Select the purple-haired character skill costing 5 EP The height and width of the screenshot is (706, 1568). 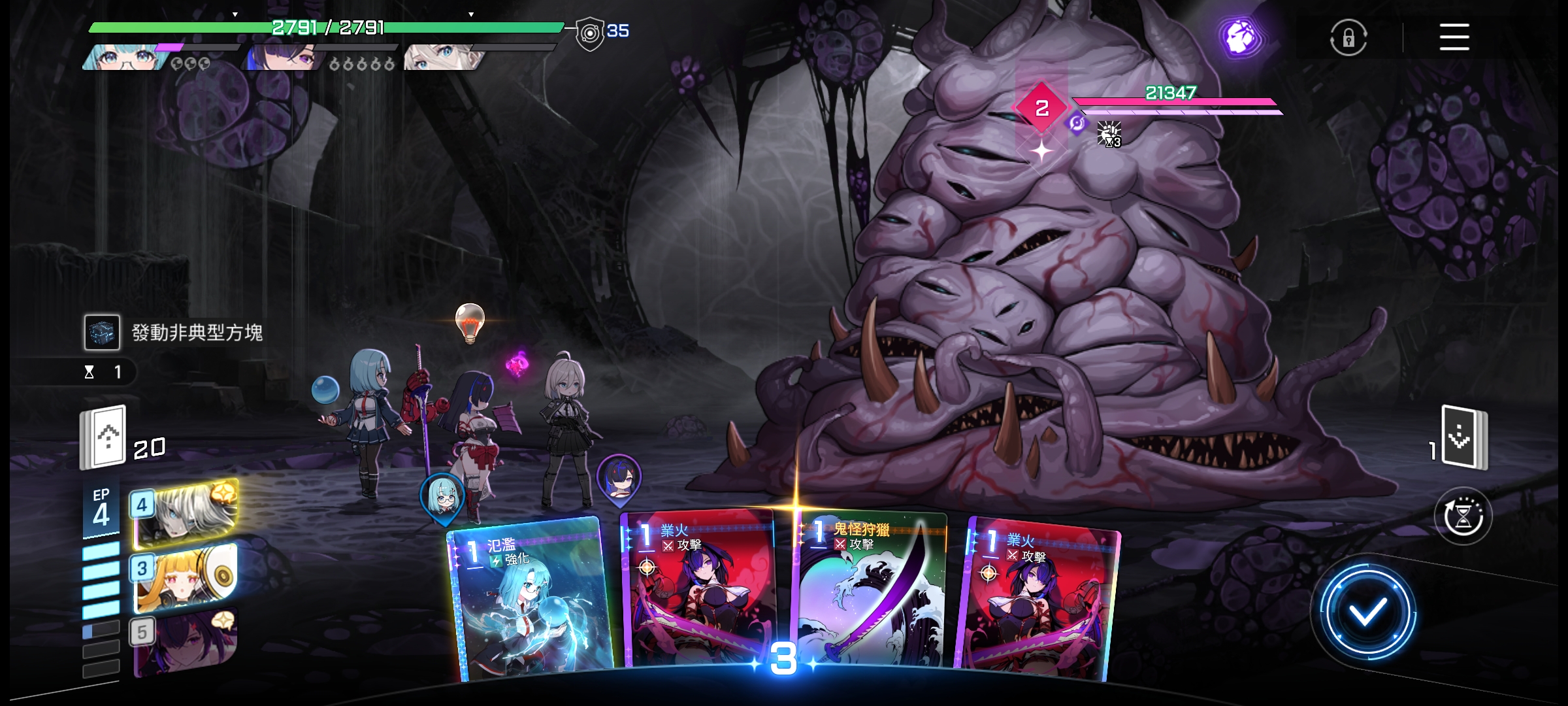coord(186,641)
